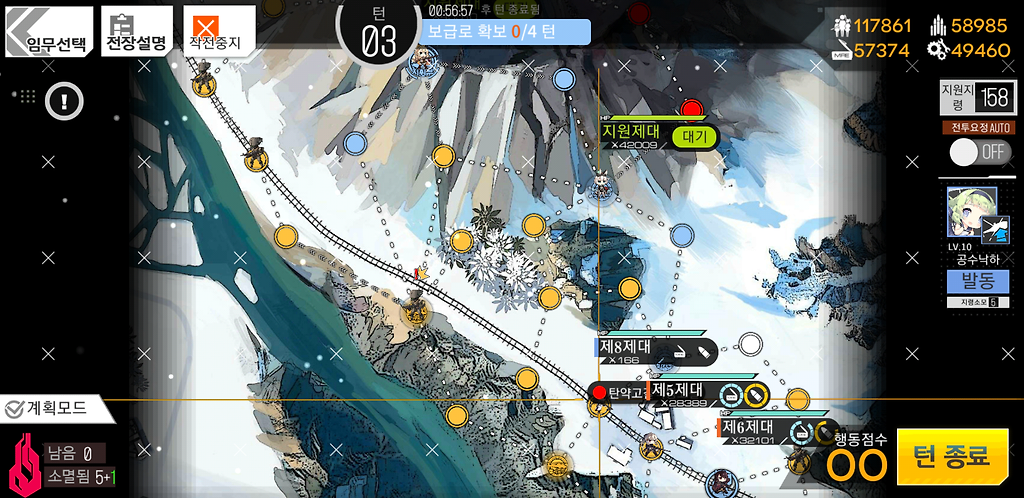Image resolution: width=1024 pixels, height=498 pixels.
Task: Select the 제5제대 echelon label
Action: (678, 390)
